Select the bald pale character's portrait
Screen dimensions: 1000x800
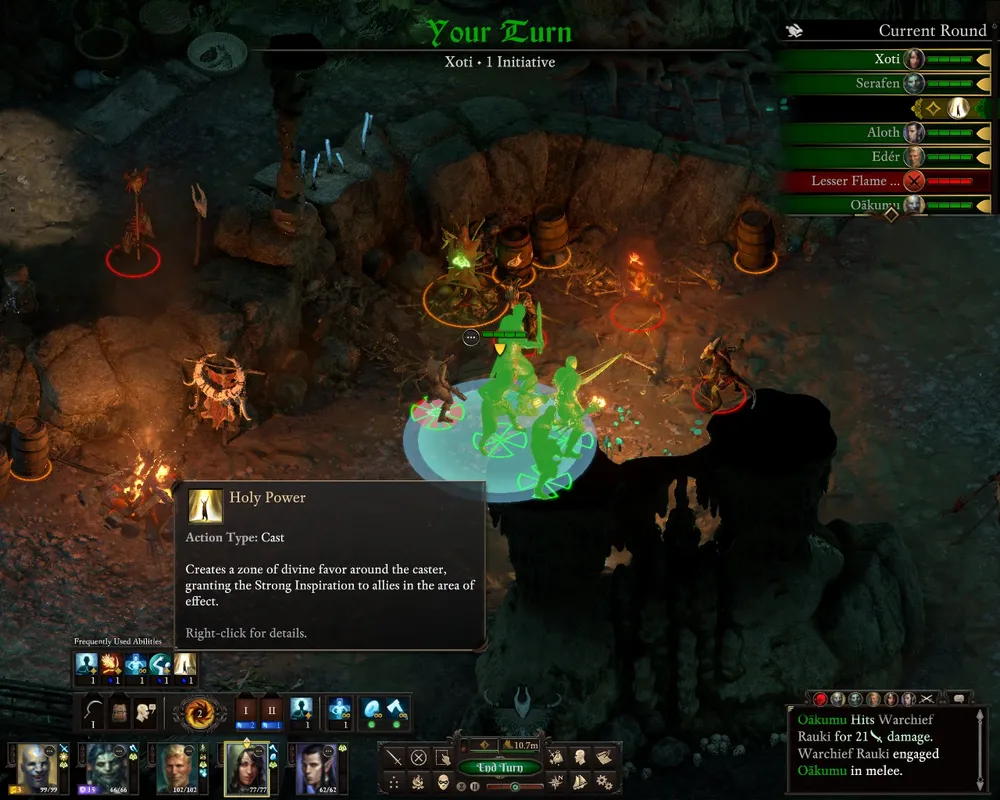pyautogui.click(x=36, y=768)
